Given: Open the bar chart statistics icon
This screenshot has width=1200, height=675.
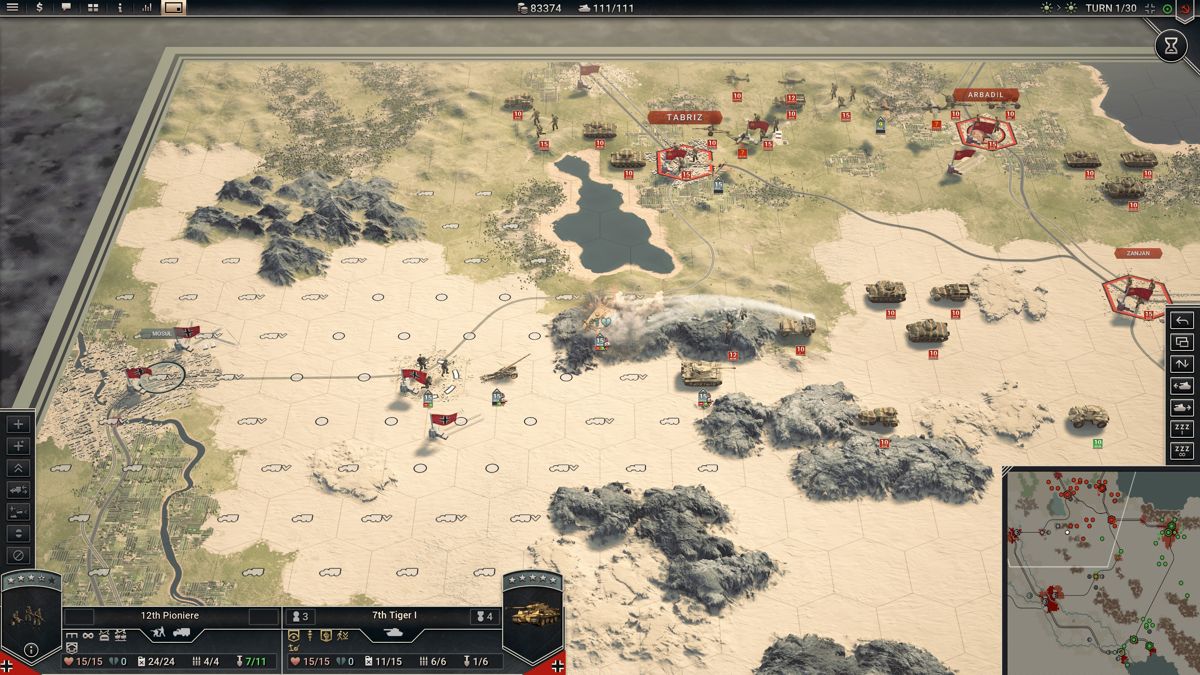Looking at the screenshot, I should (147, 8).
